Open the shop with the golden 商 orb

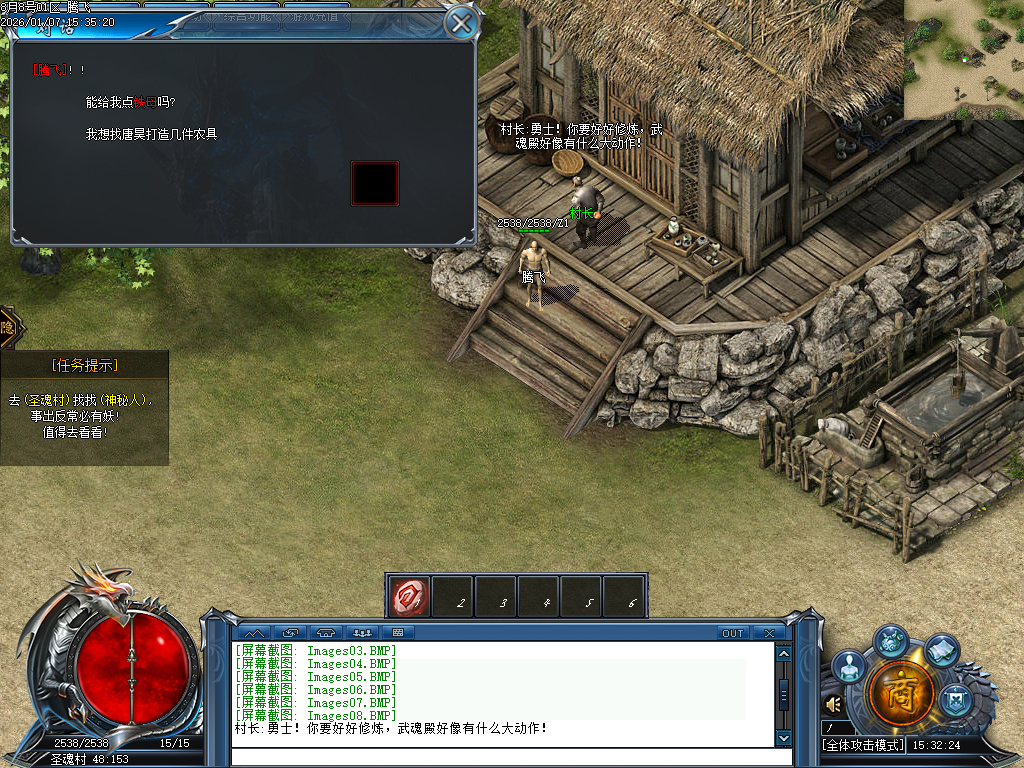(901, 692)
